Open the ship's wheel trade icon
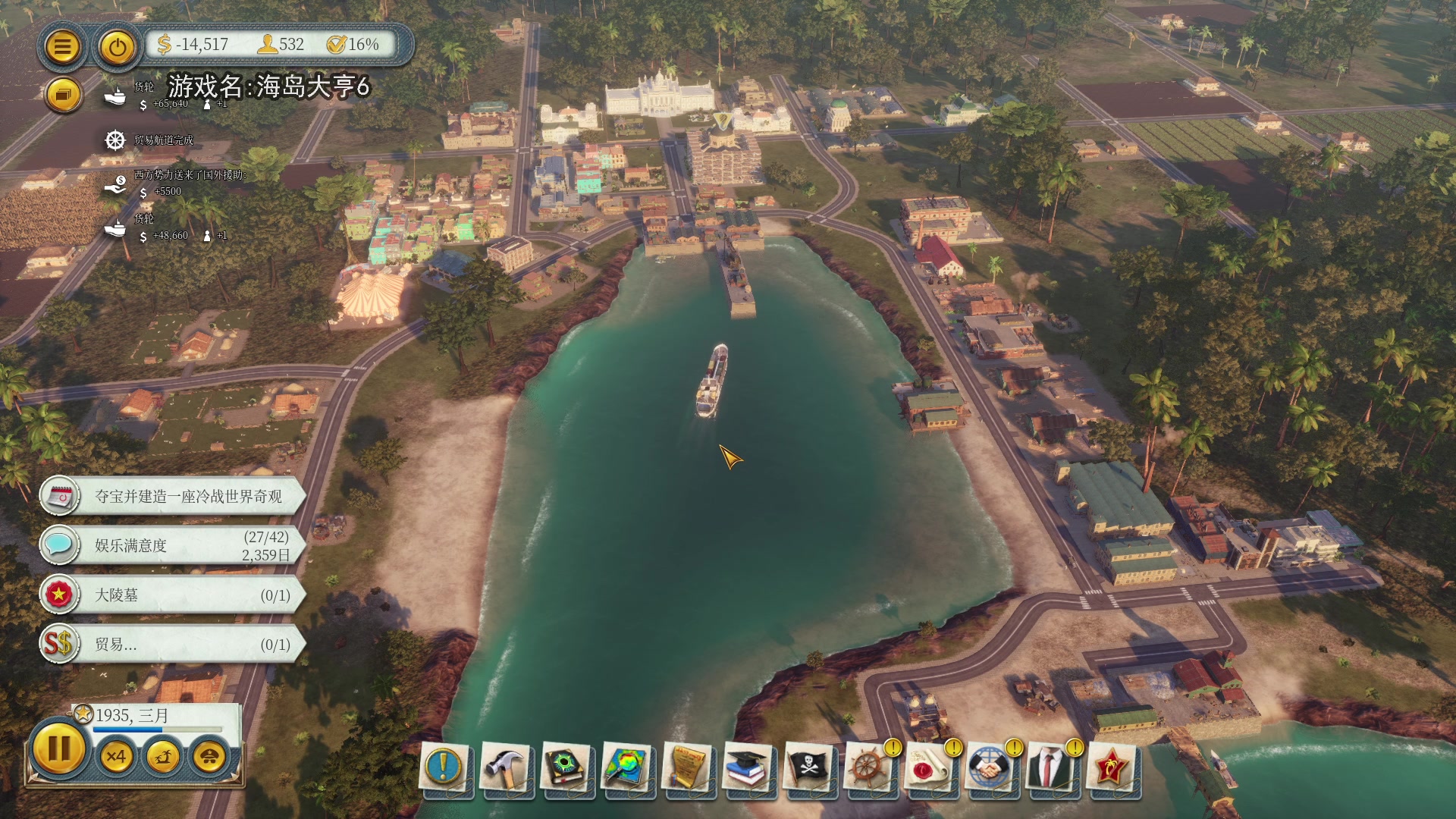 click(x=868, y=767)
